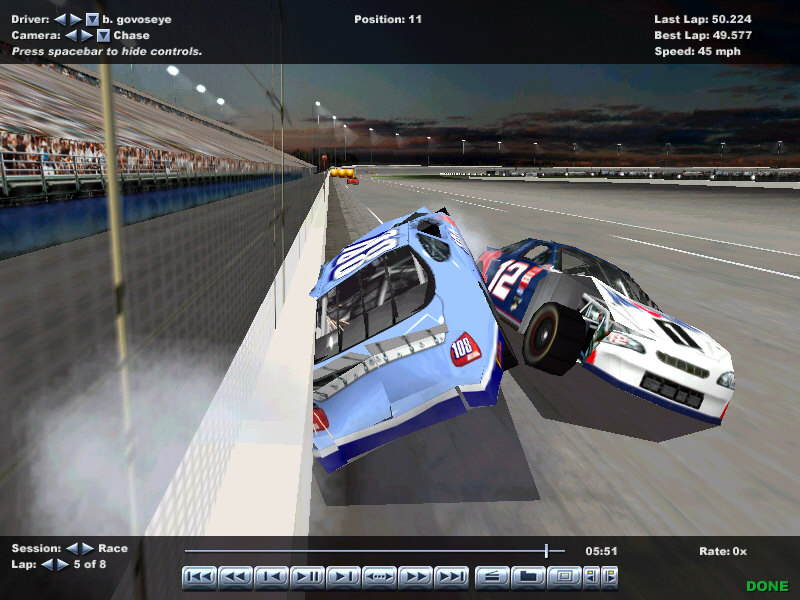
Task: Step one frame forward
Action: point(344,576)
